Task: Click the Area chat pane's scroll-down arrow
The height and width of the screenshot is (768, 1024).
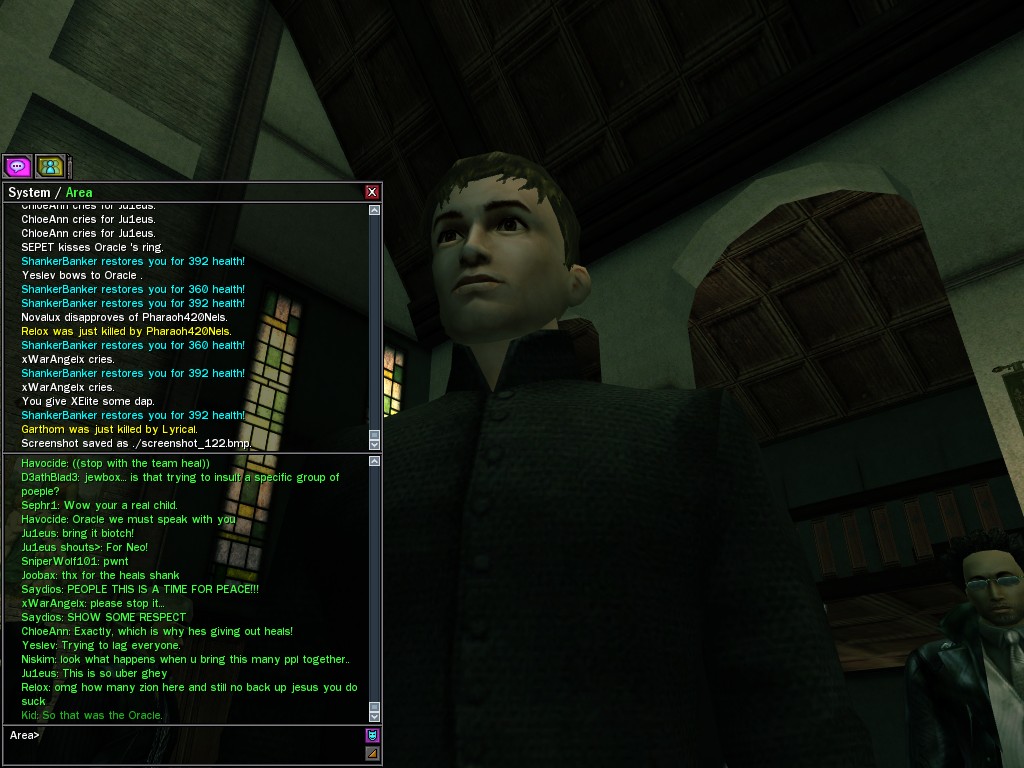Action: tap(375, 716)
